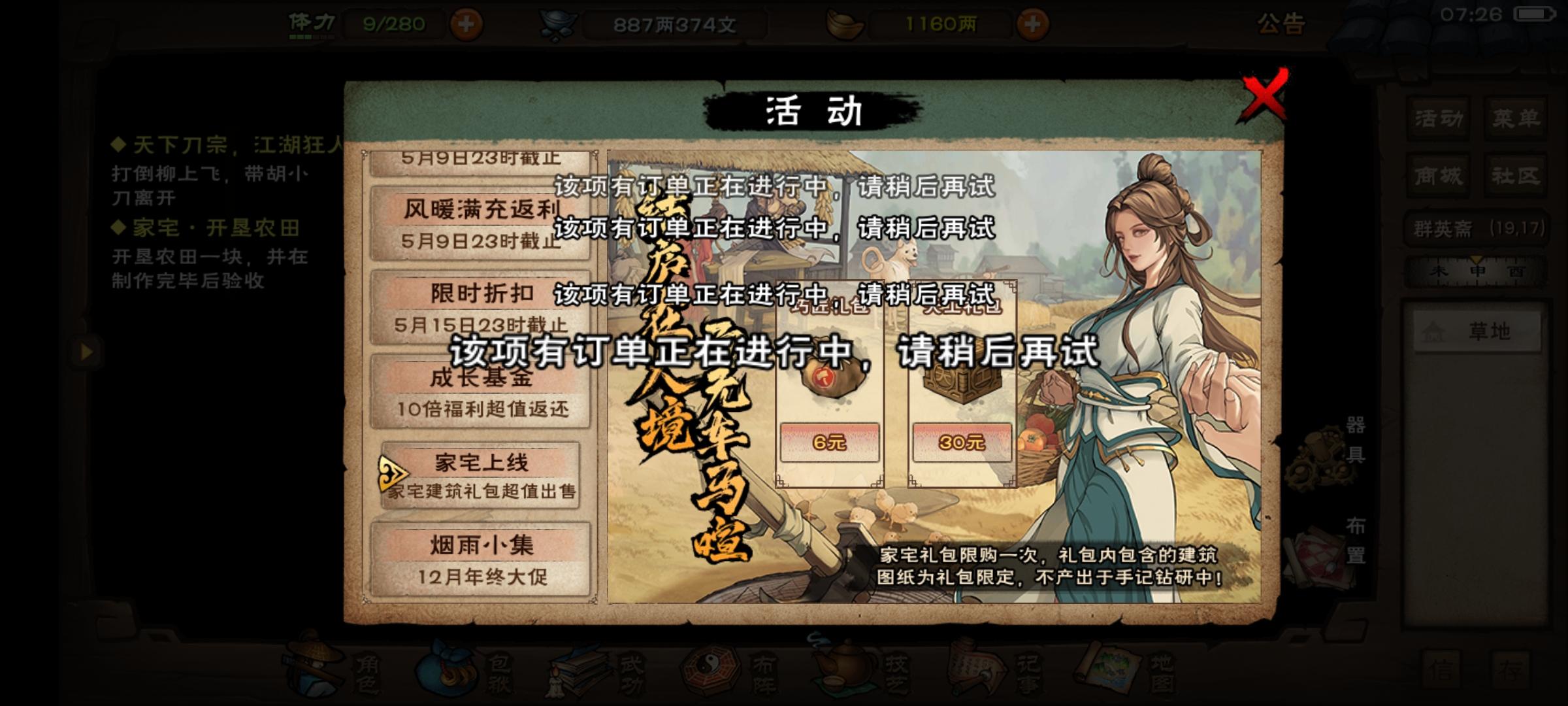Open the 公告 announcement panel

(1281, 23)
